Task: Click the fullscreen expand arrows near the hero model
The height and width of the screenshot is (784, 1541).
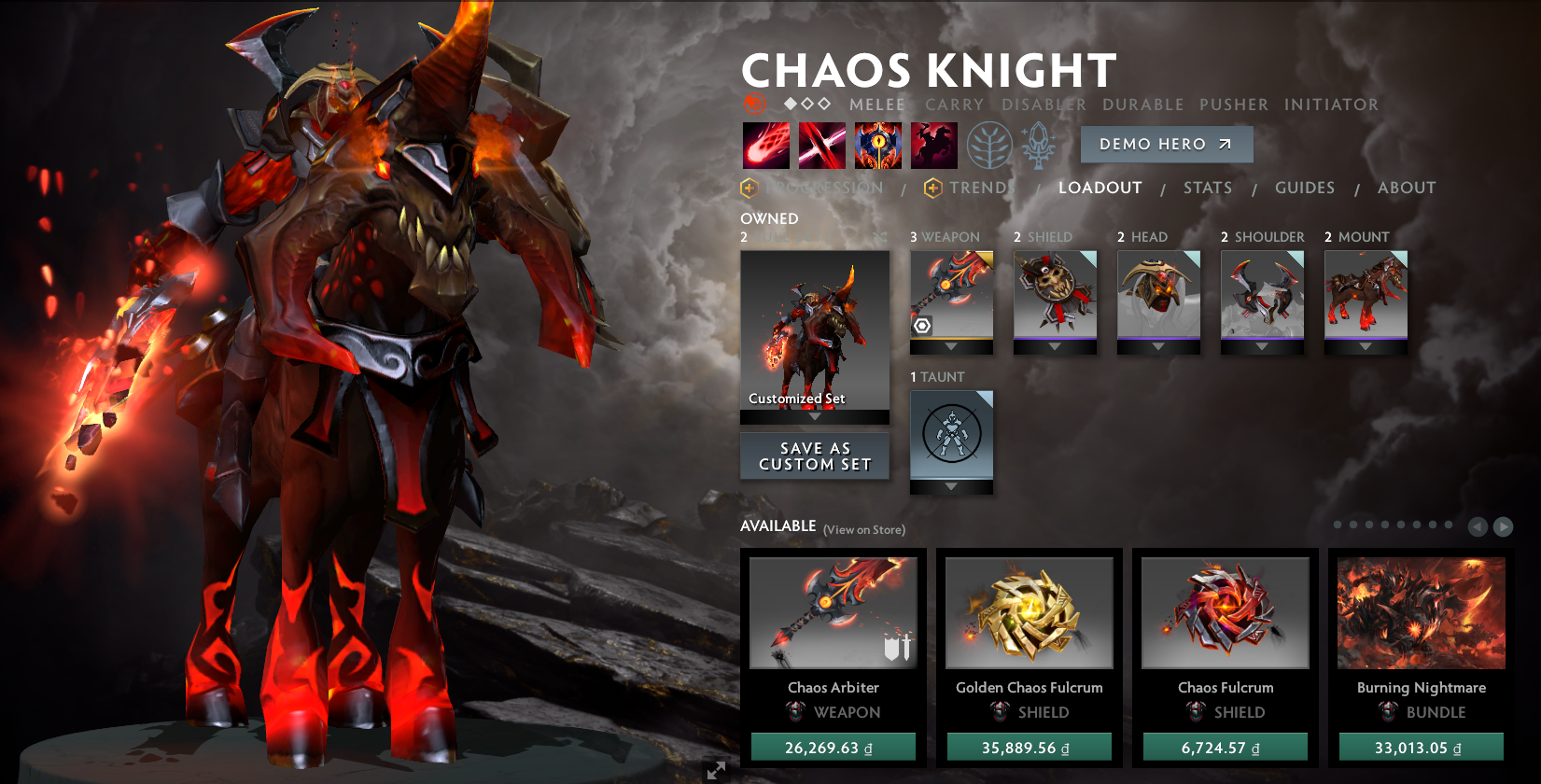Action: point(717,771)
